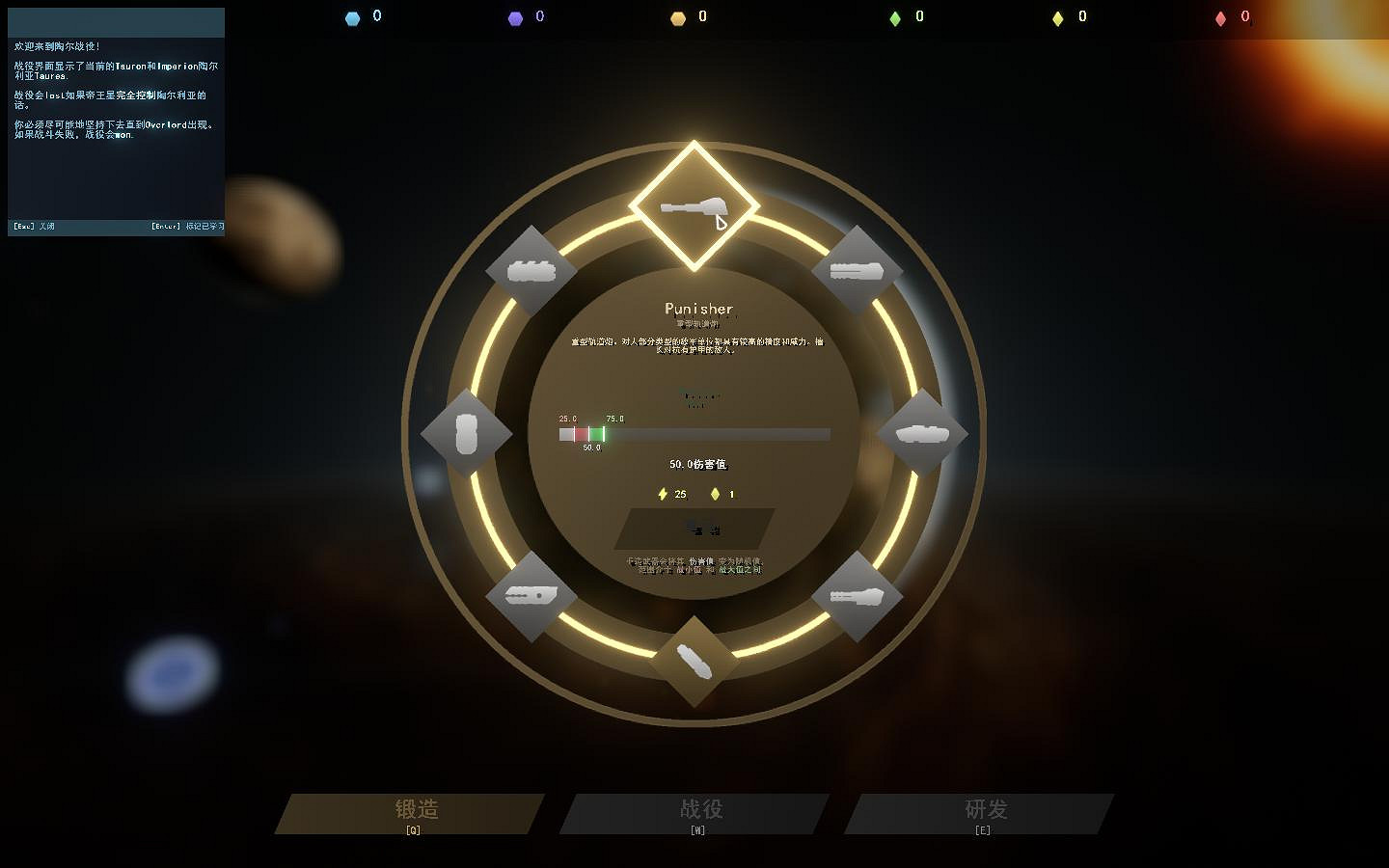Select the tank icon on the right of wheel
The width and height of the screenshot is (1389, 868).
point(923,434)
